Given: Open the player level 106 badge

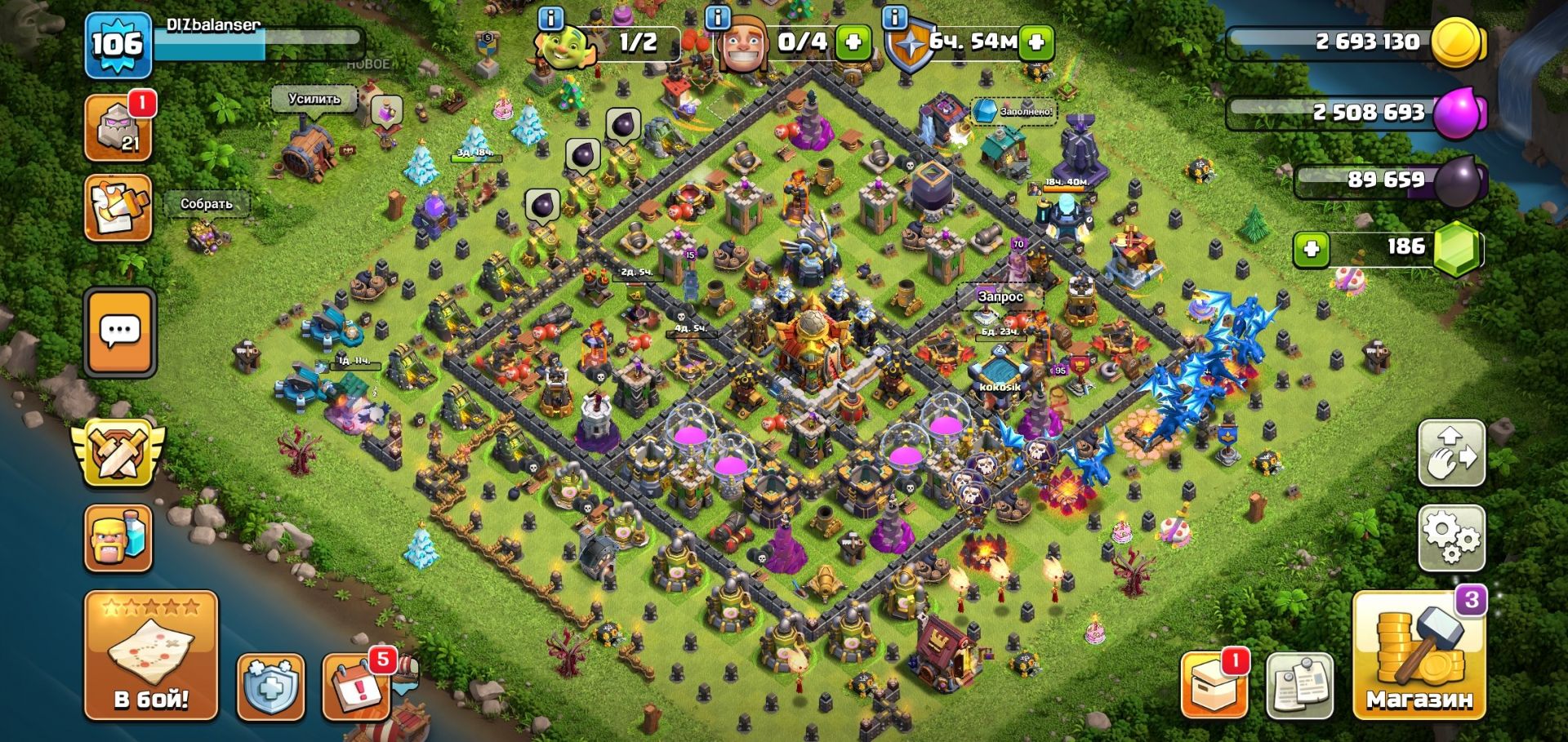Looking at the screenshot, I should (118, 45).
